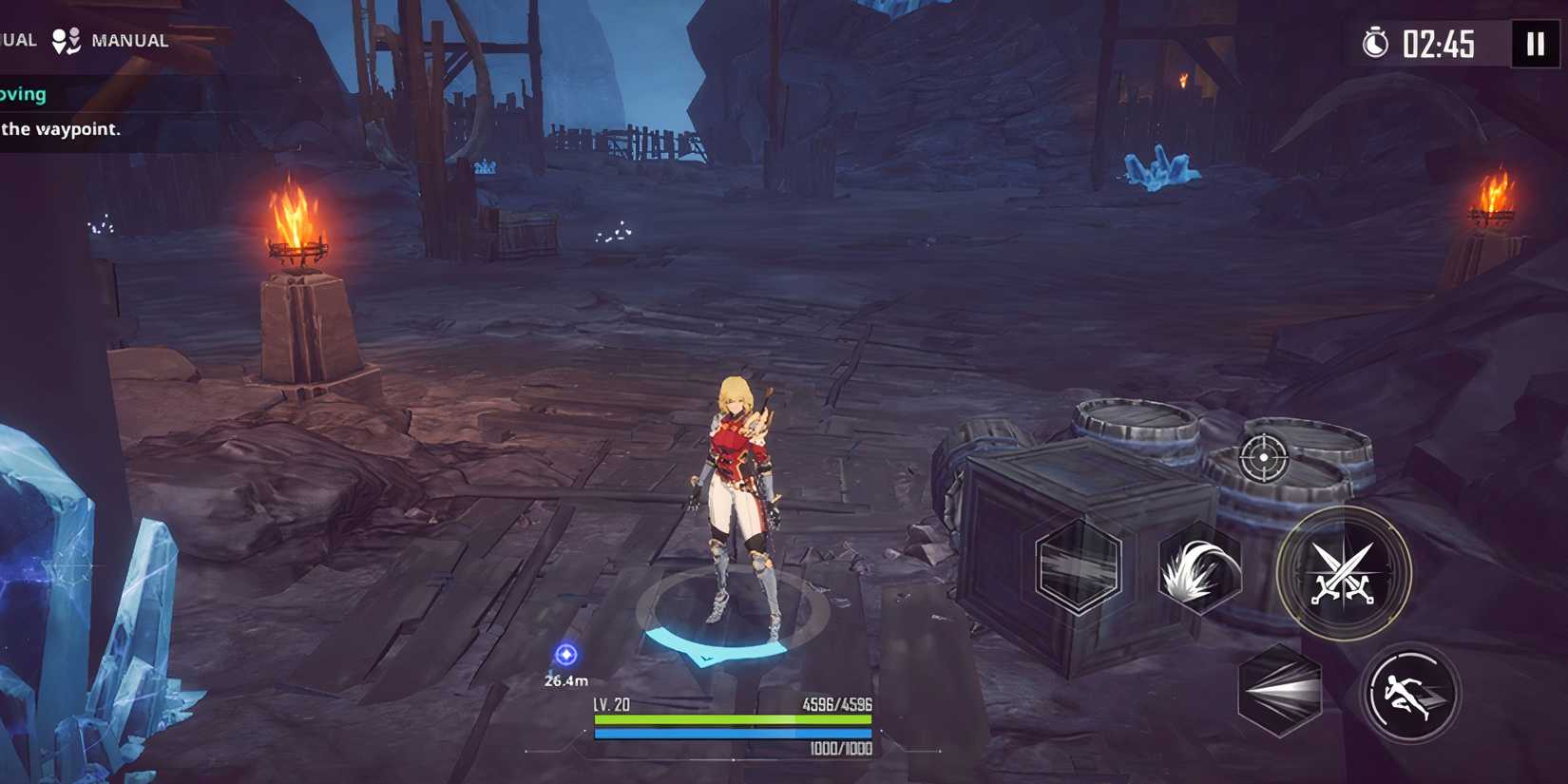The image size is (1568, 784).
Task: Tap the green health bar
Action: pos(732,720)
